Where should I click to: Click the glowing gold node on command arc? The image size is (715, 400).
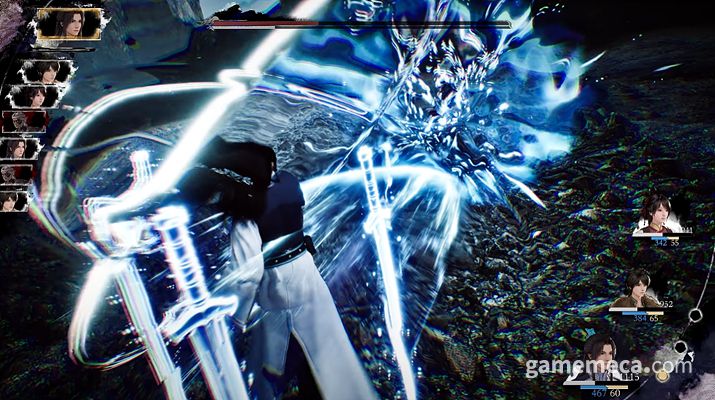coord(660,376)
